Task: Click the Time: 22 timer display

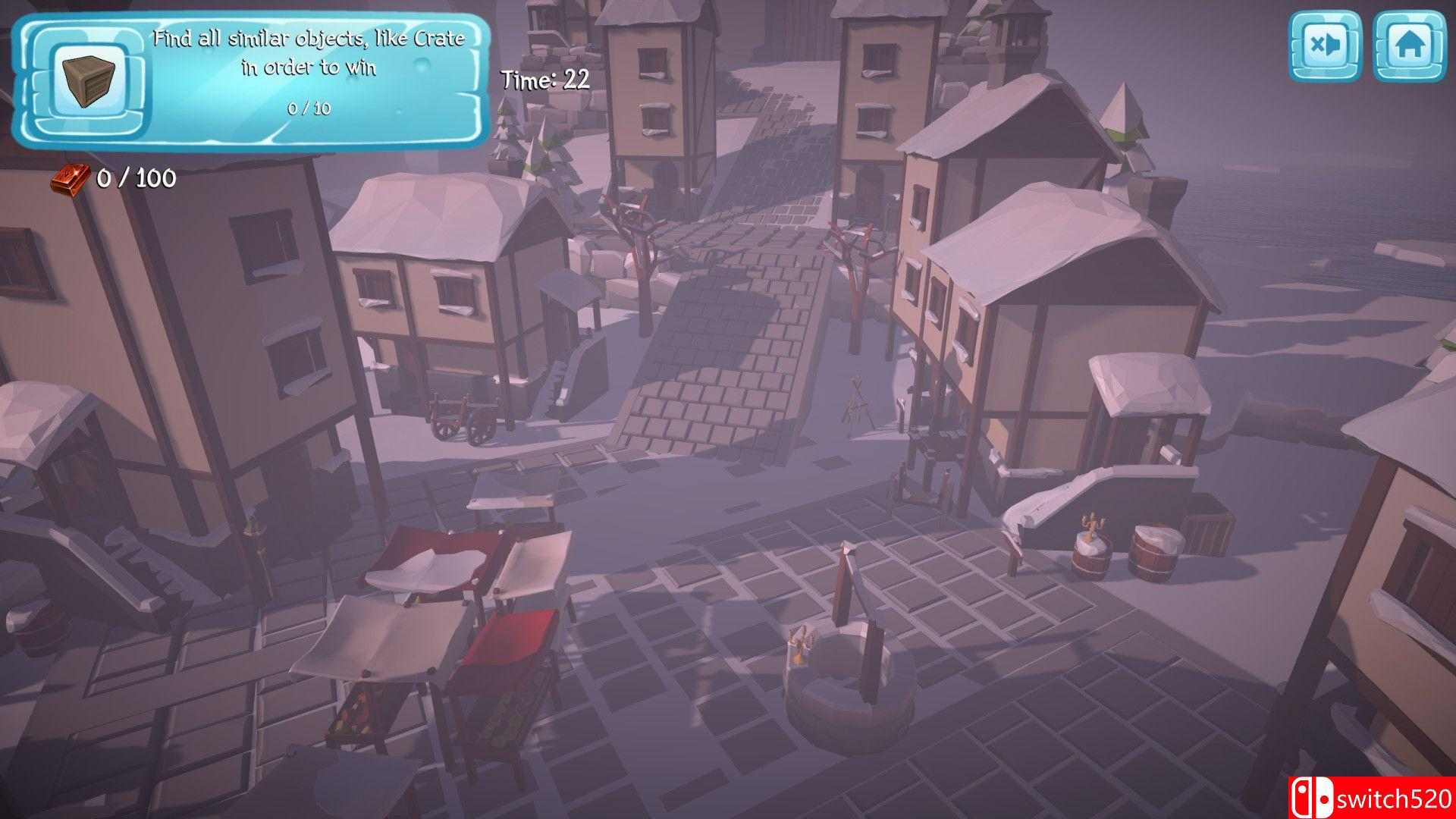Action: (544, 78)
